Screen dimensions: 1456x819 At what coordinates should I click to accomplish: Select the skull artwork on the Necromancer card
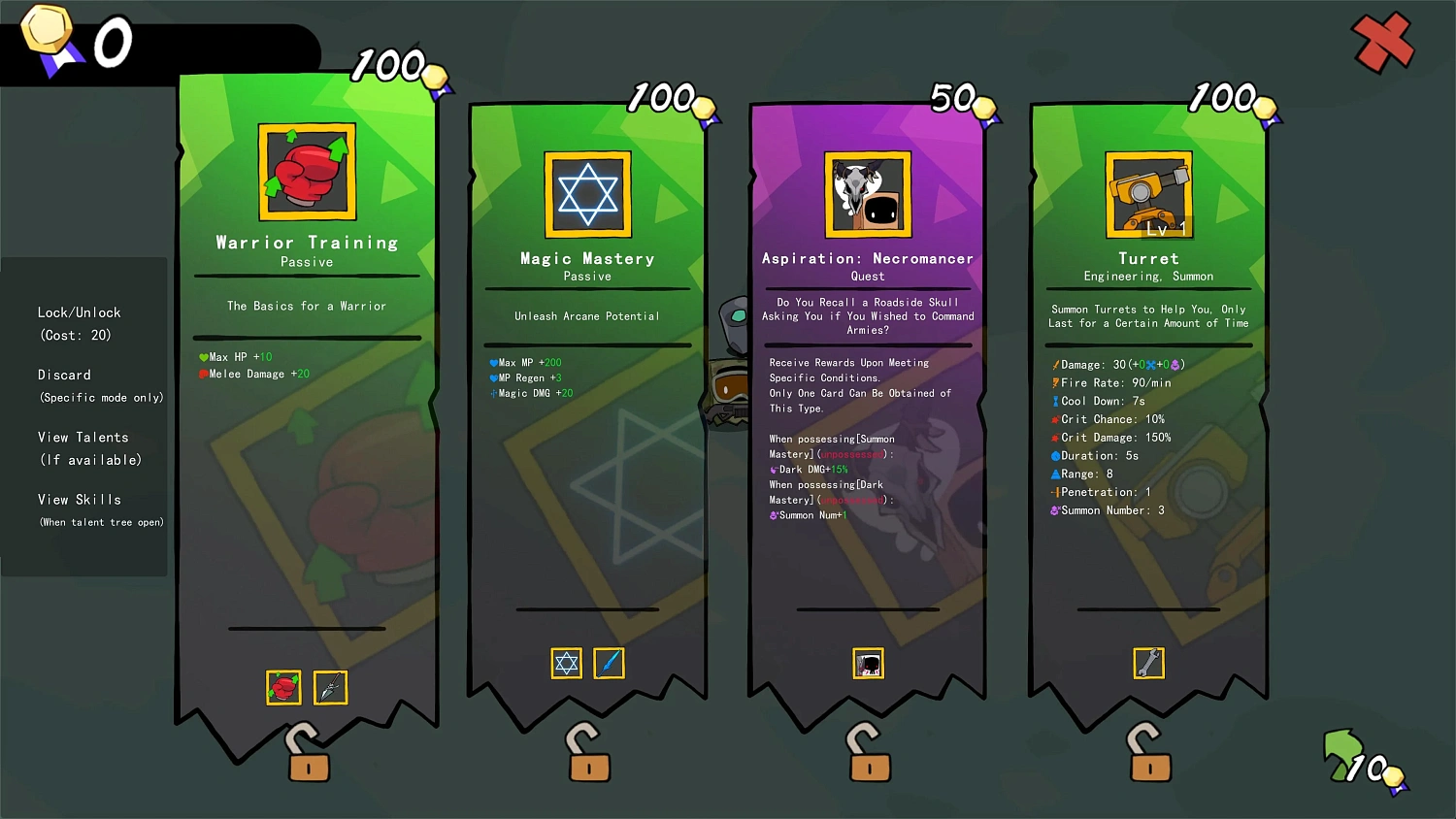pos(867,193)
